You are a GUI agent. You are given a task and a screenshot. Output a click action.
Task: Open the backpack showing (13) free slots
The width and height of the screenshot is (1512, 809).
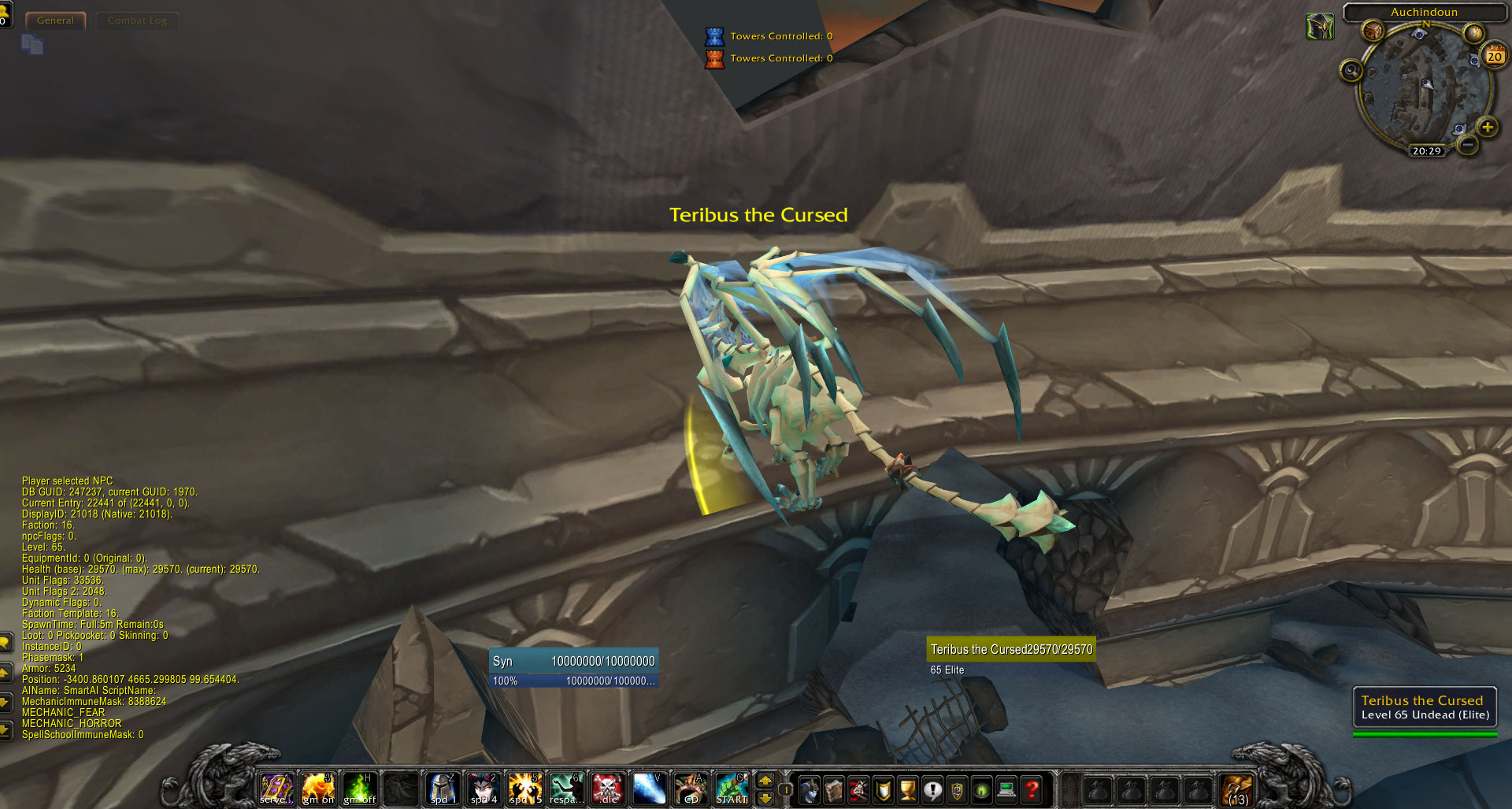tap(1237, 787)
